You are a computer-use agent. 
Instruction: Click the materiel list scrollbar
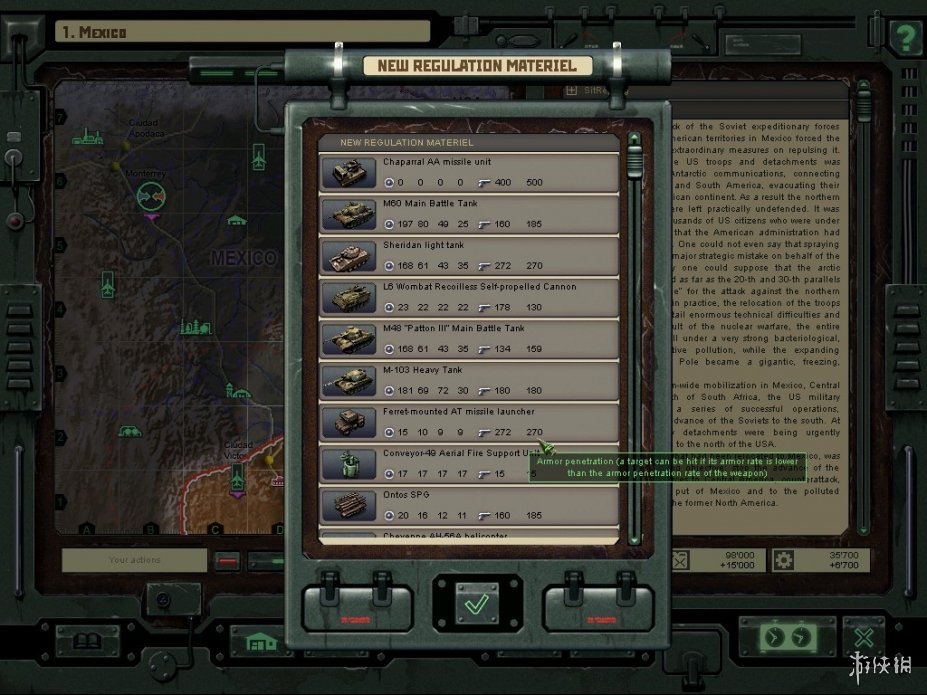(x=633, y=340)
